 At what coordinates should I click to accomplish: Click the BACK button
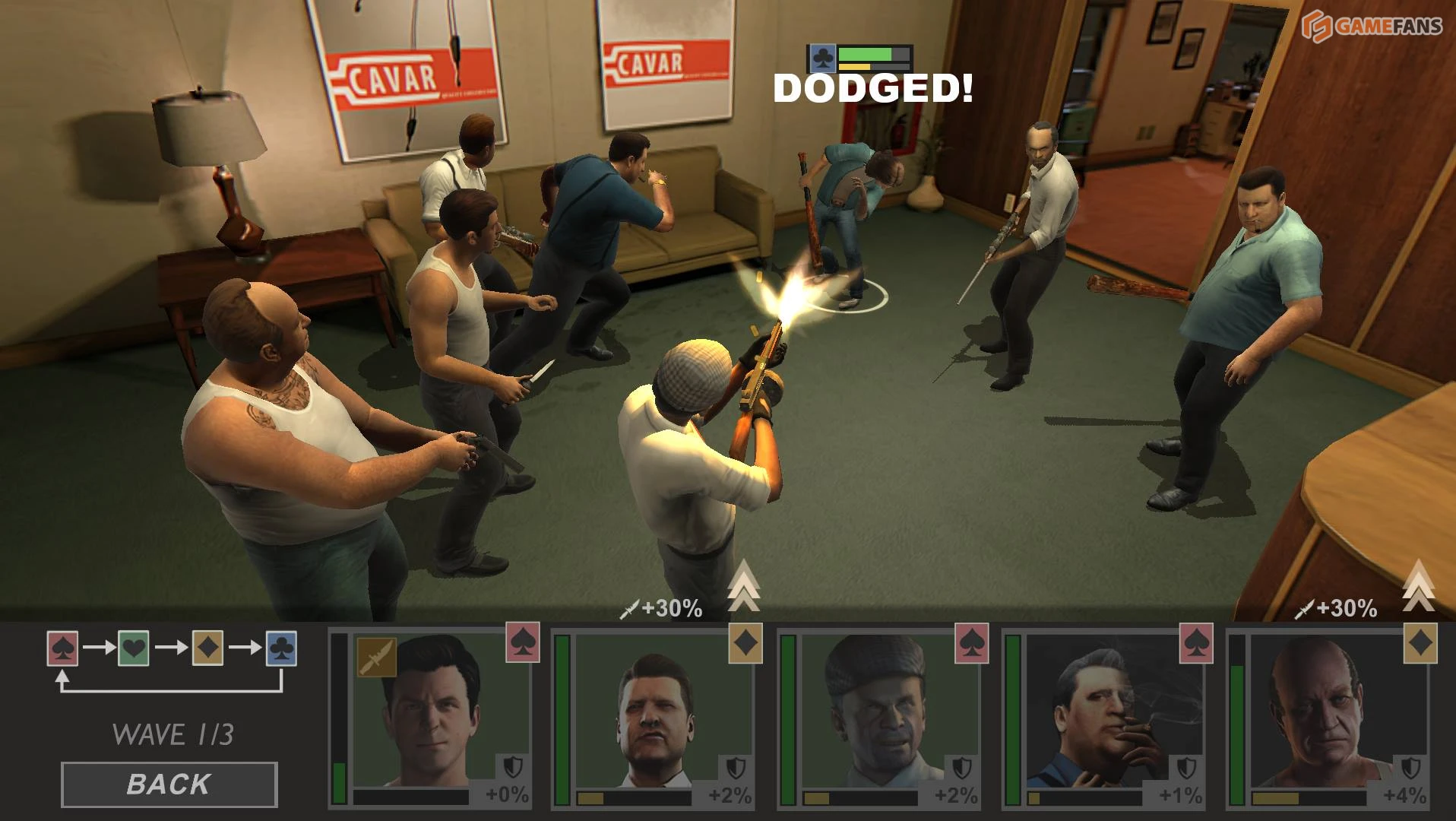(169, 784)
